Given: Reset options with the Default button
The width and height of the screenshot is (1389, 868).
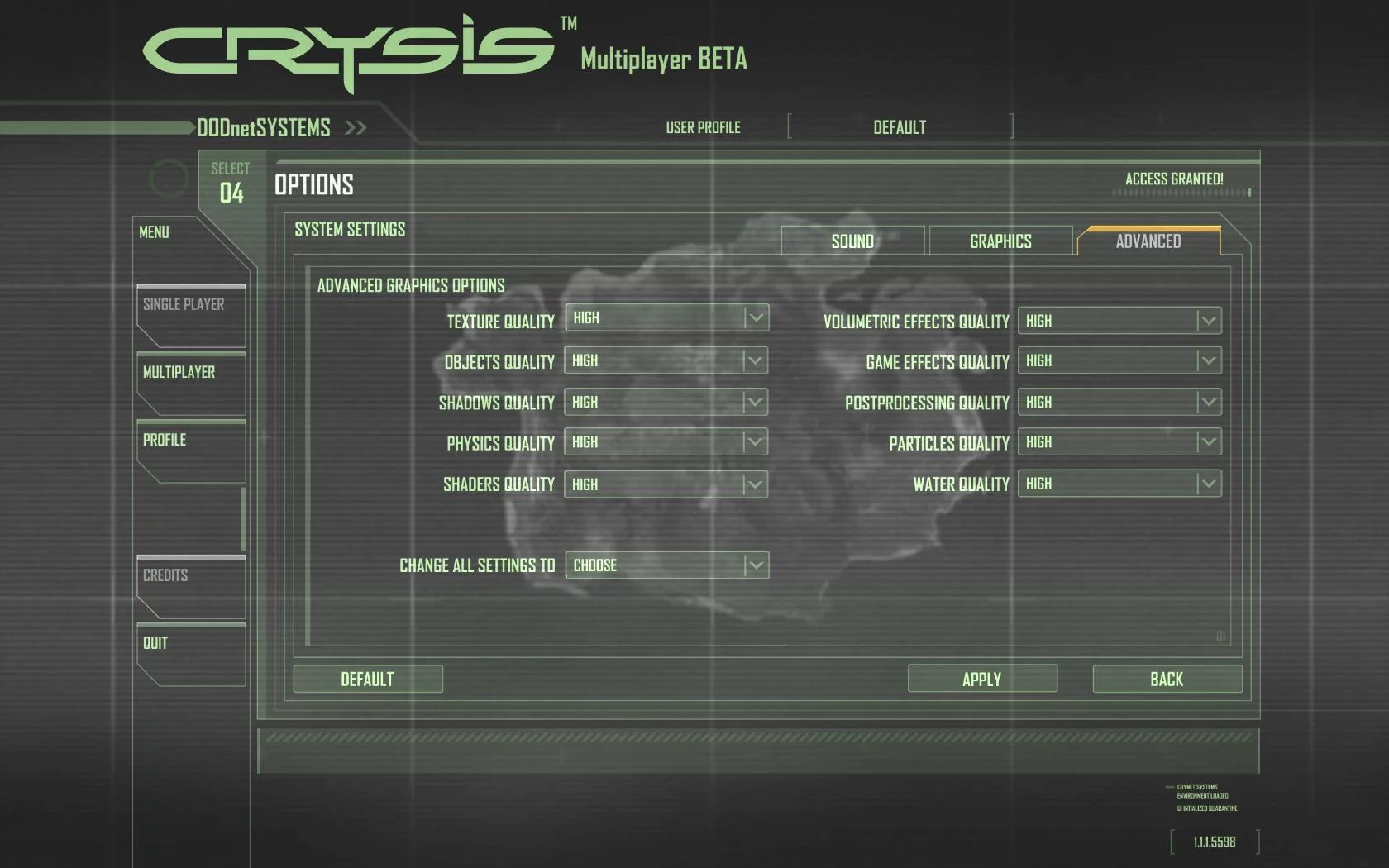Looking at the screenshot, I should click(x=368, y=680).
